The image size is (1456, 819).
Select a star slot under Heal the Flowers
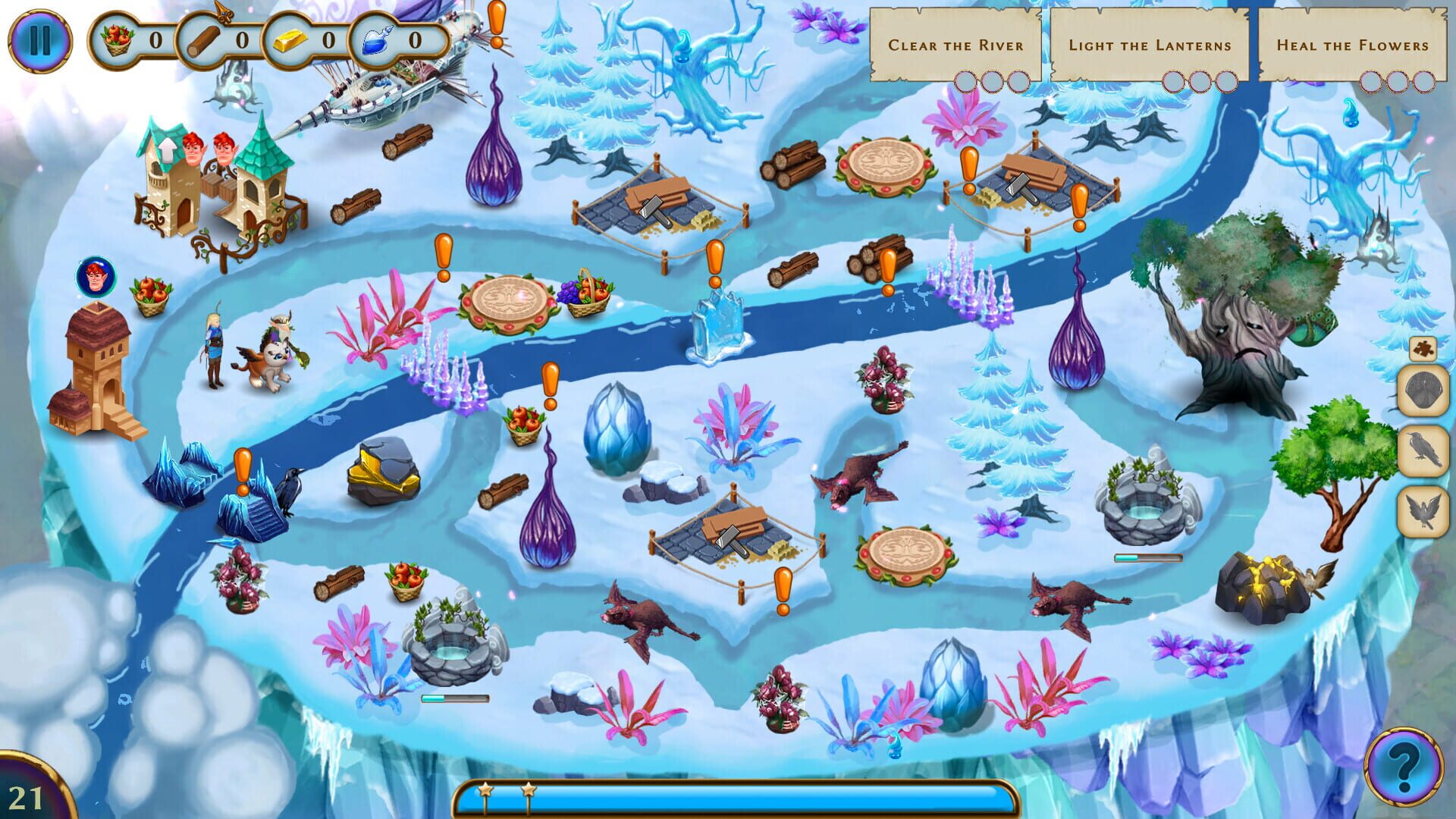tap(1373, 79)
